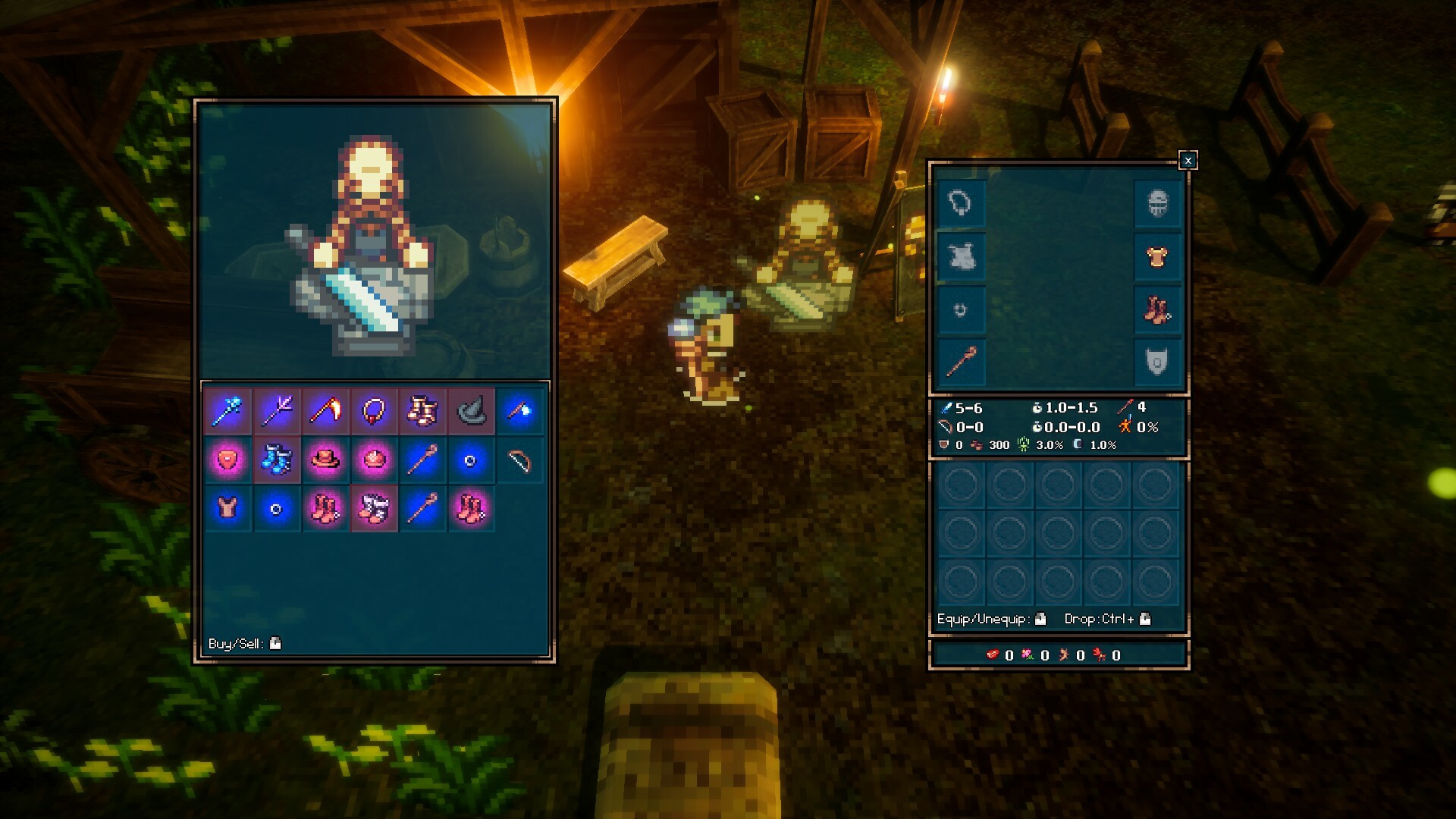Click the equipped chest armor slot
This screenshot has height=819, width=1456.
tap(1156, 257)
